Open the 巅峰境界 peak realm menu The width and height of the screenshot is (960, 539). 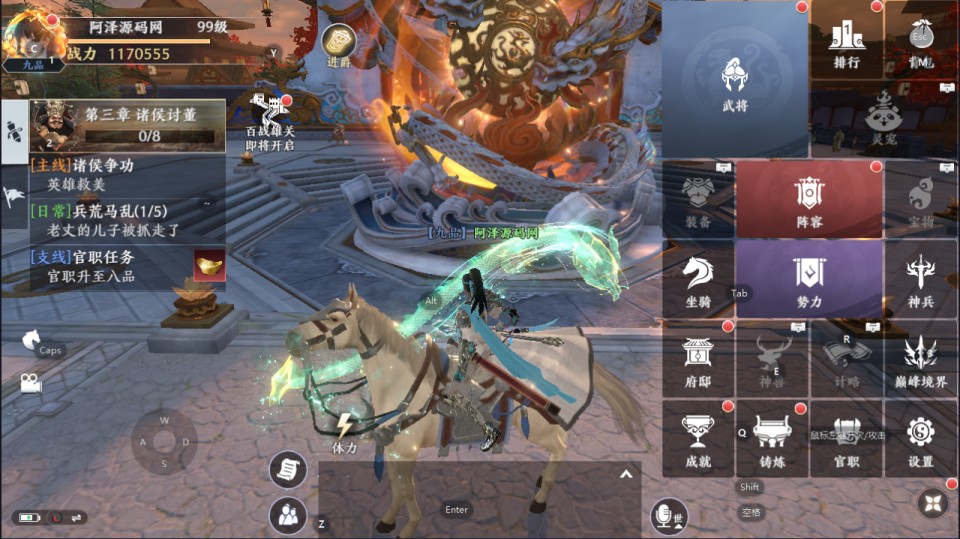(x=920, y=359)
